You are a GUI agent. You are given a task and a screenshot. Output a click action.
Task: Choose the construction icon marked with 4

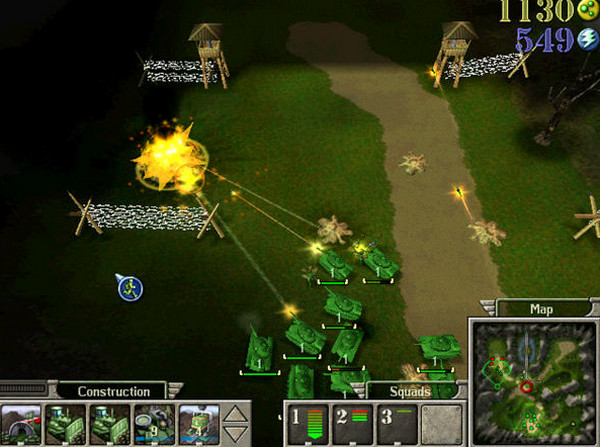coord(197,423)
